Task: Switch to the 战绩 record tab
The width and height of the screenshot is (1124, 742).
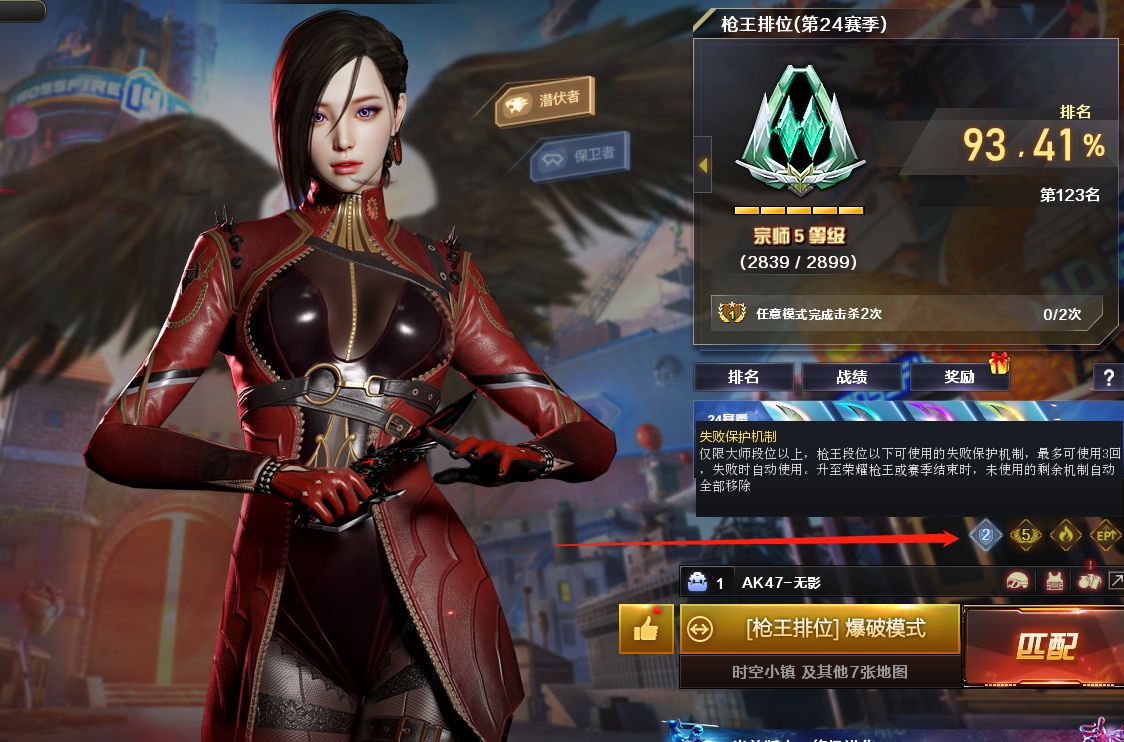Action: 851,377
